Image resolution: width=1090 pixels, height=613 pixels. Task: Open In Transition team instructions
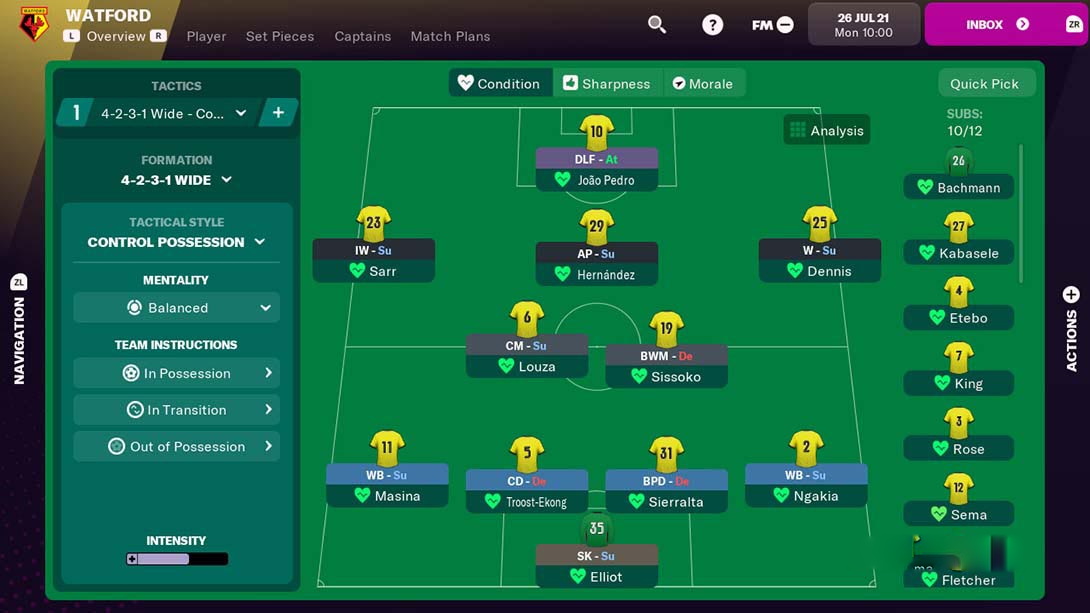[x=176, y=410]
